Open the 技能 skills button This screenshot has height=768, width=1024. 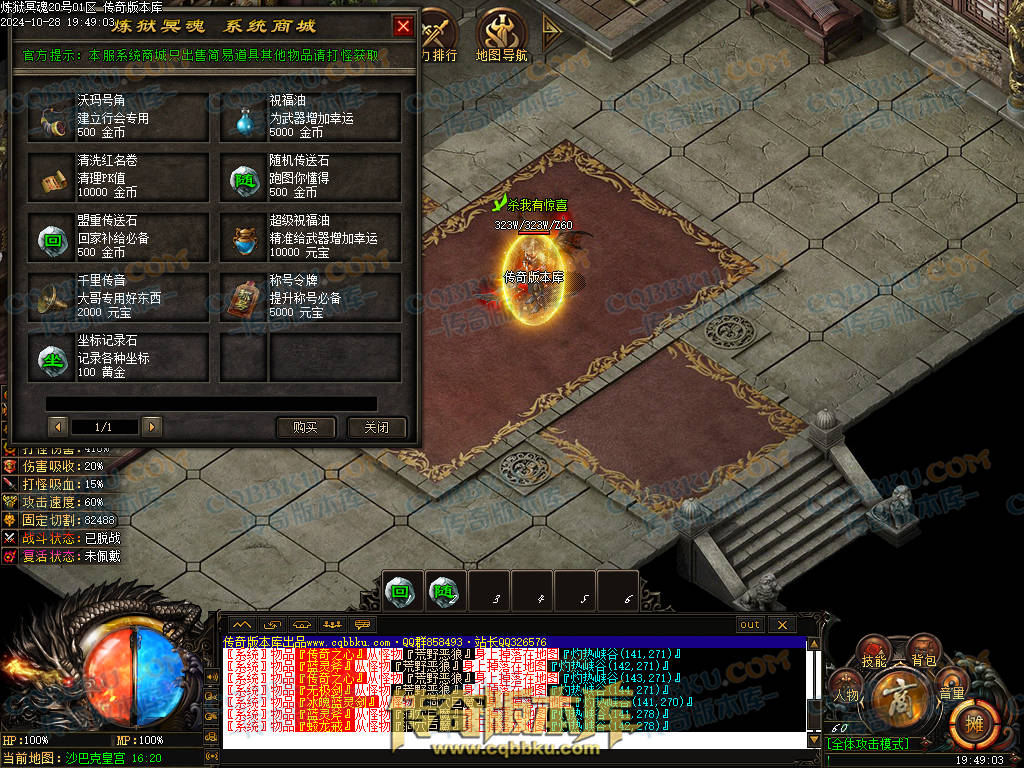click(x=874, y=660)
